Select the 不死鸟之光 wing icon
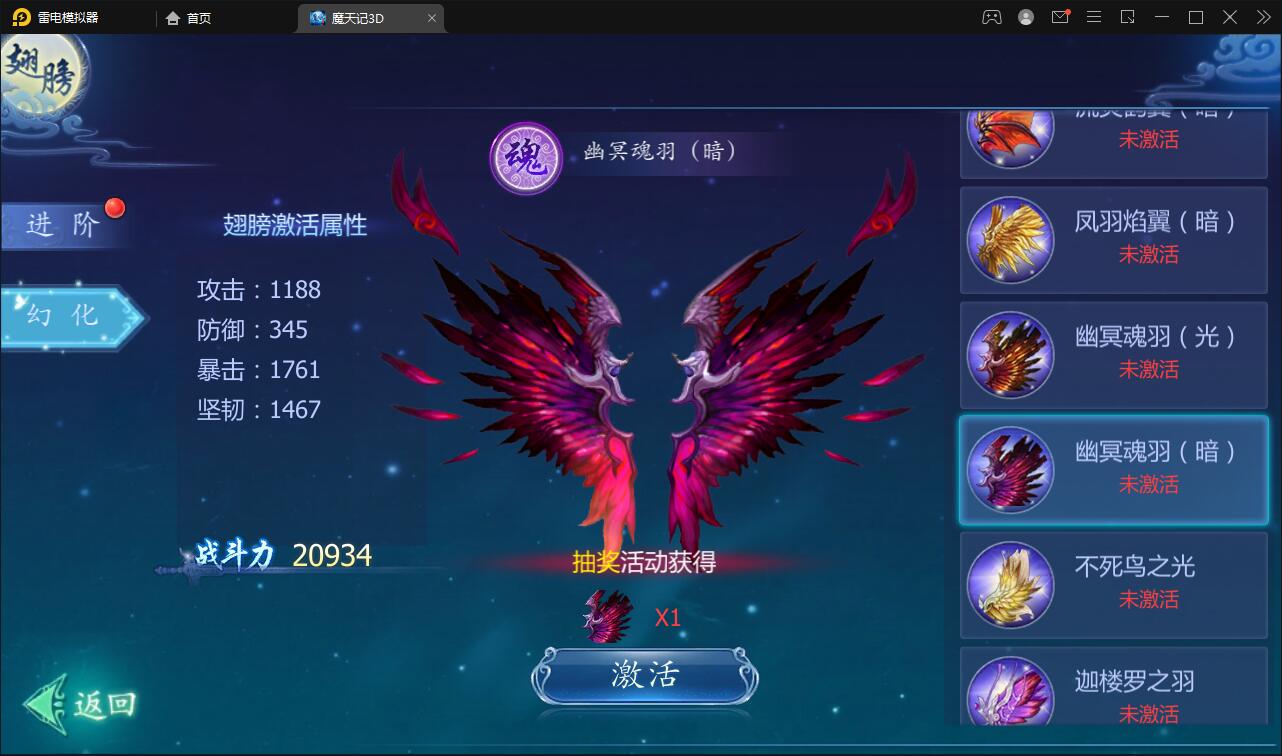The width and height of the screenshot is (1282, 756). [x=1010, y=585]
